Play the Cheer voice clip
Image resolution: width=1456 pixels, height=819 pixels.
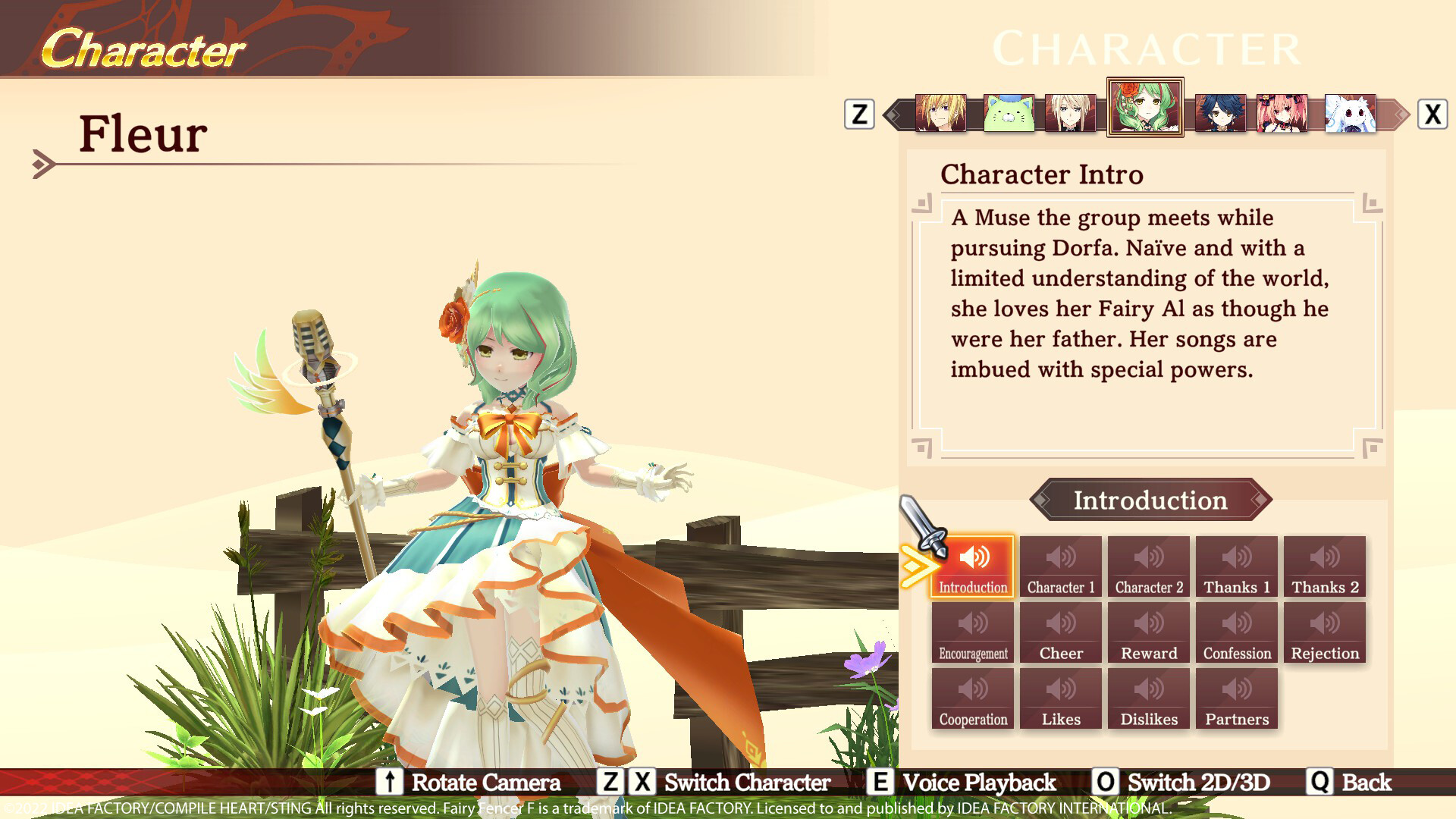[x=1061, y=632]
